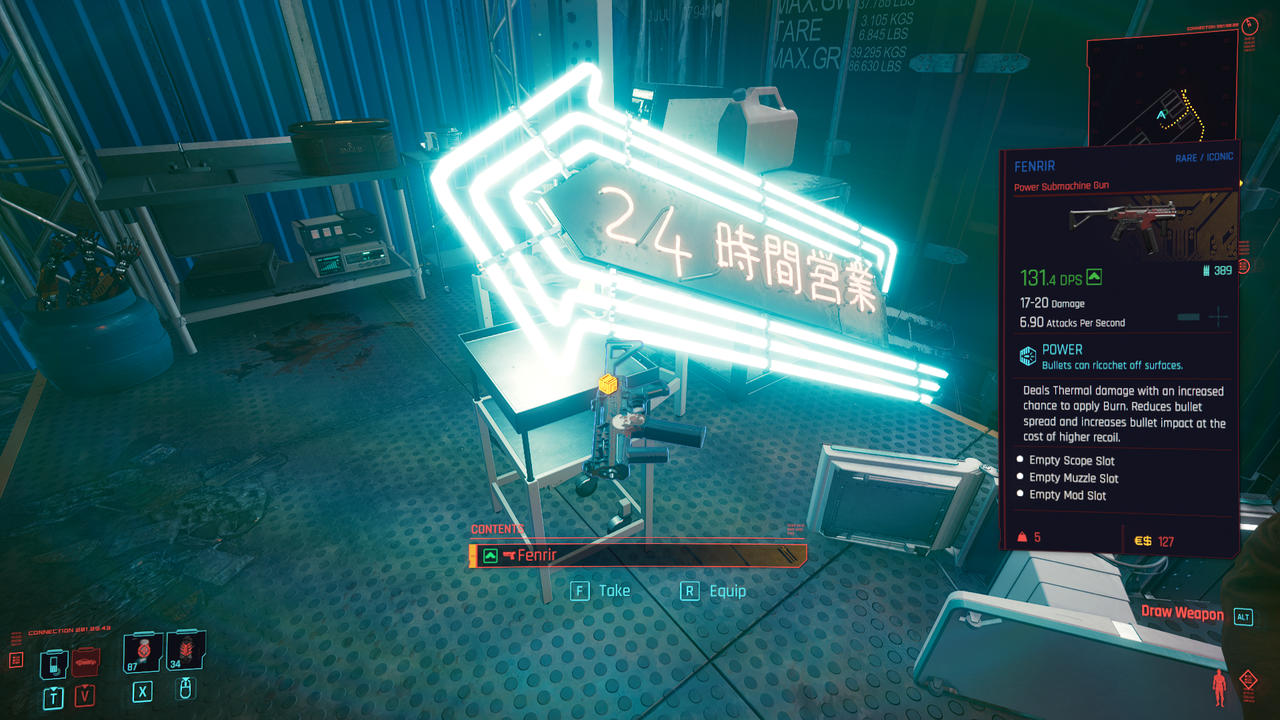
Task: Select the Empty Muzzle Slot entry
Action: click(x=1074, y=478)
